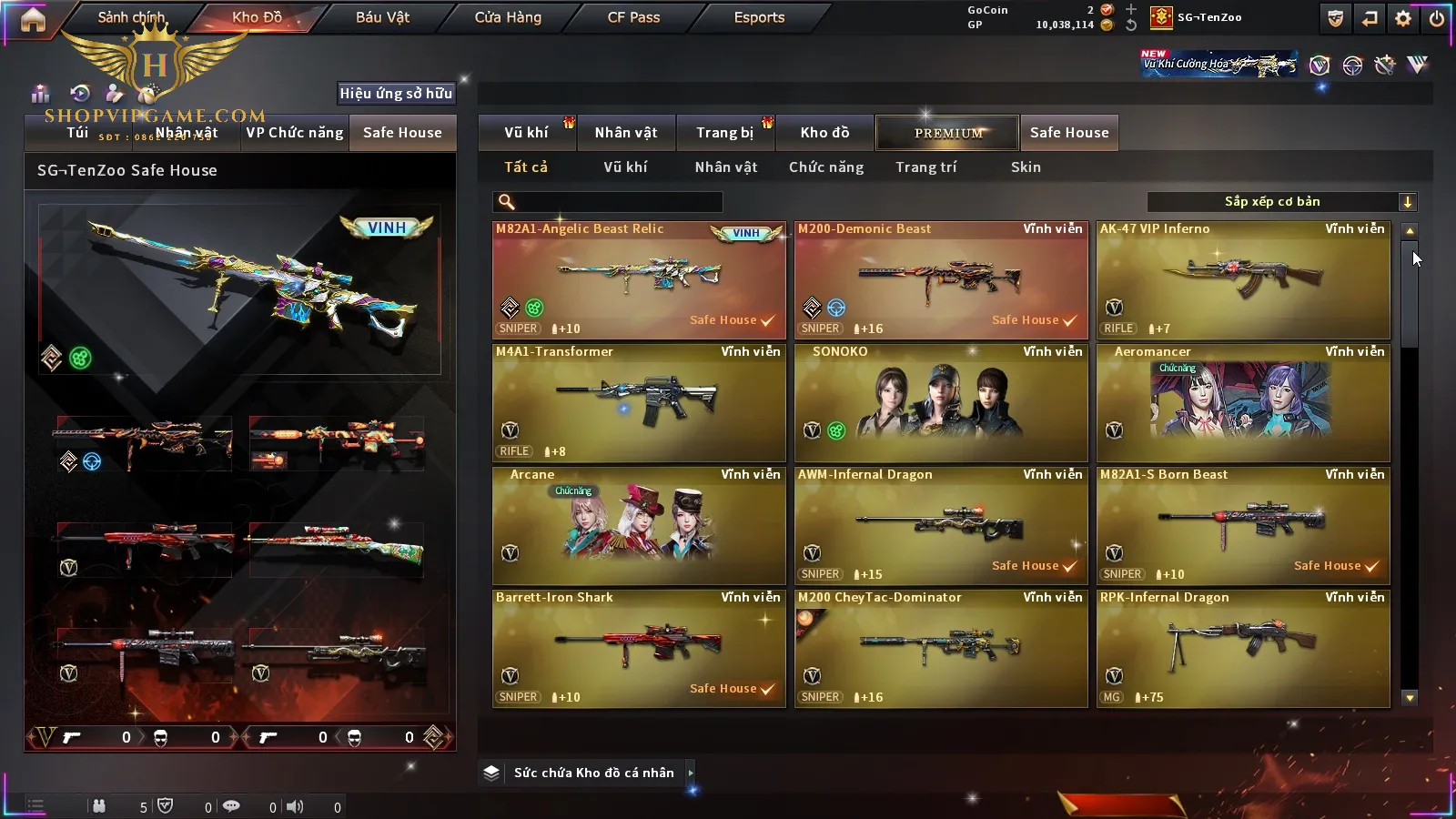The height and width of the screenshot is (819, 1456).
Task: Open the Báu Vật menu
Action: tap(382, 17)
